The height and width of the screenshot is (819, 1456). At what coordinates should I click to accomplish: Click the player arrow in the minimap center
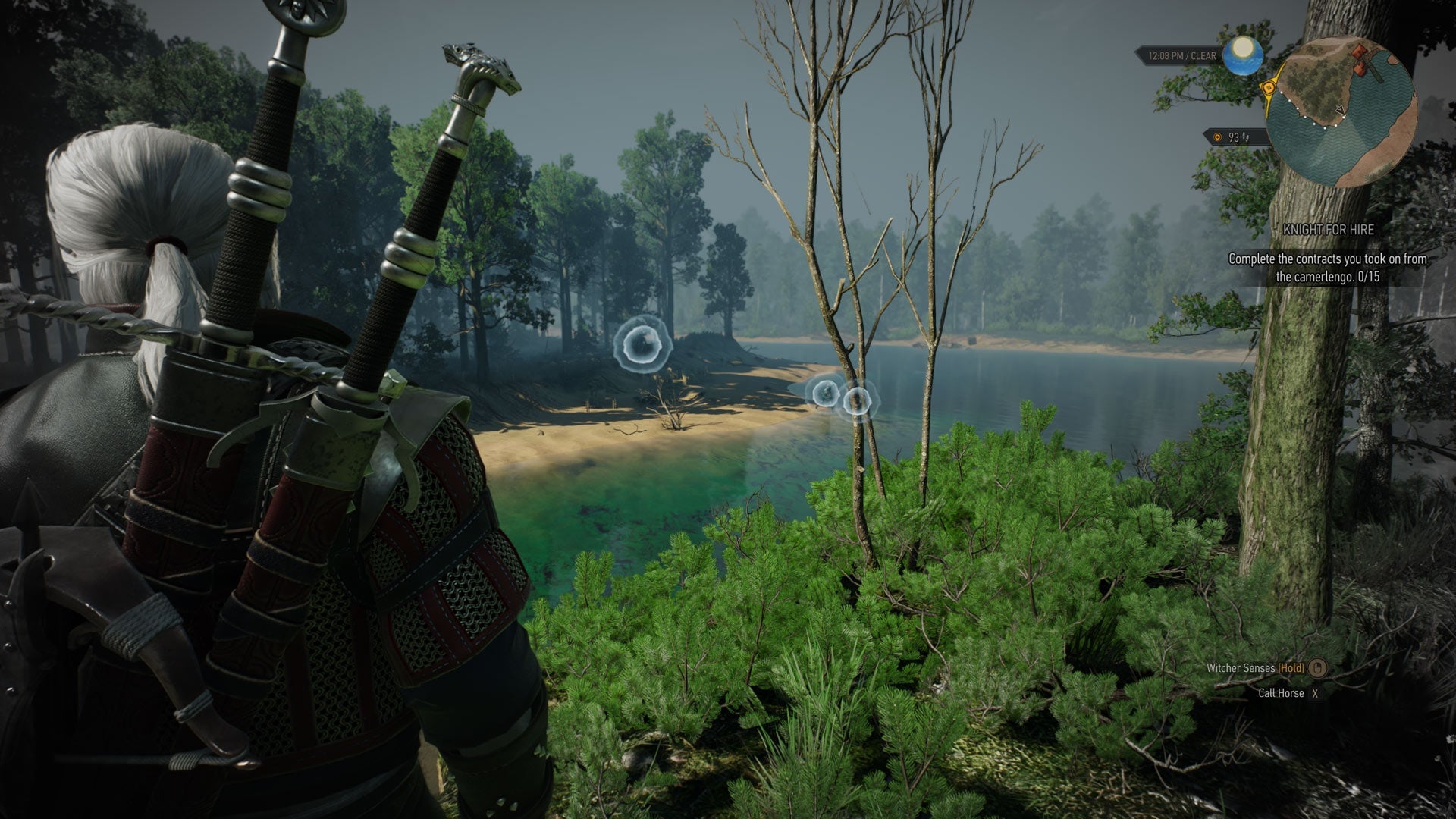(x=1341, y=111)
